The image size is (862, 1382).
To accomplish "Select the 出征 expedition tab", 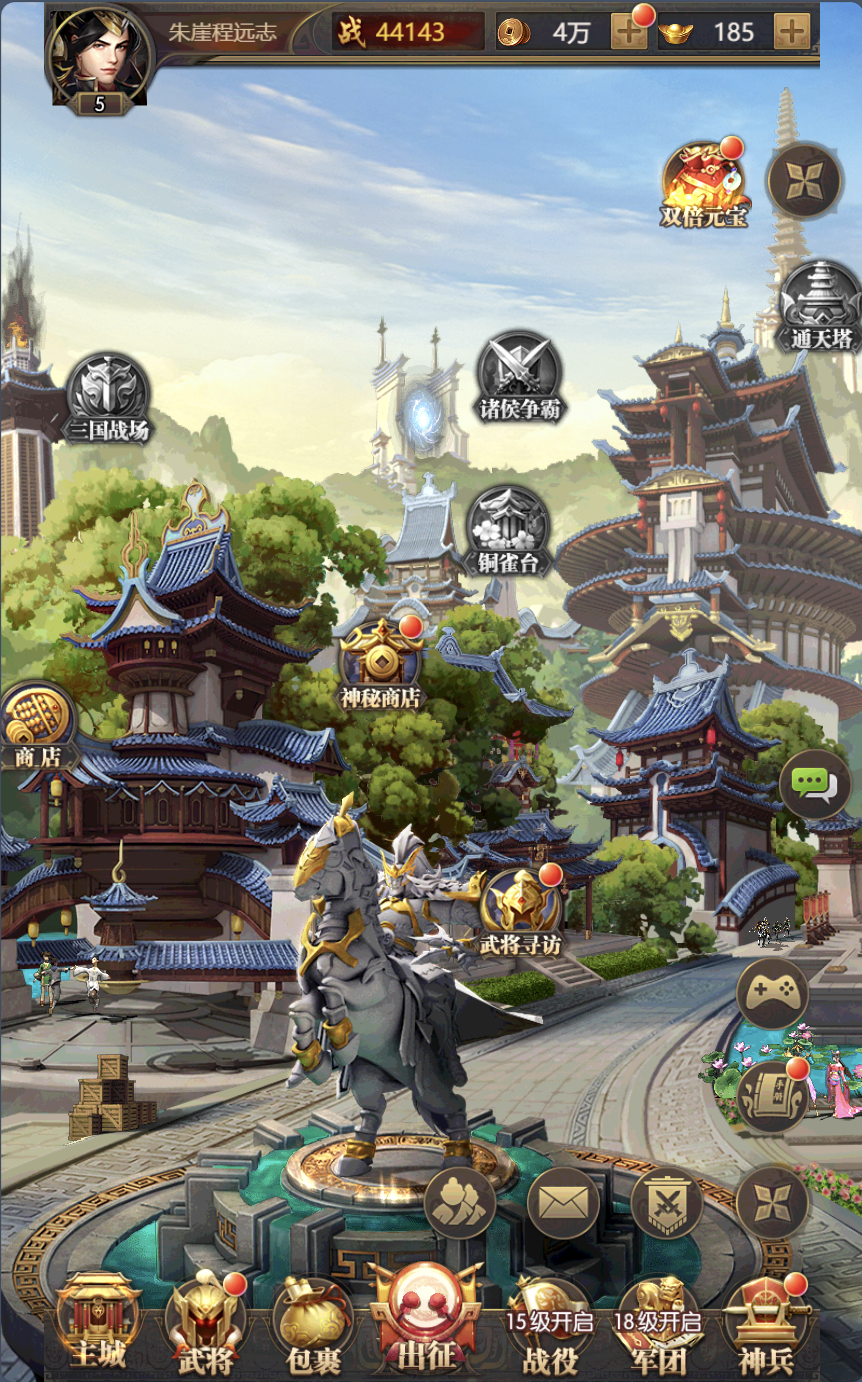I will 425,1320.
